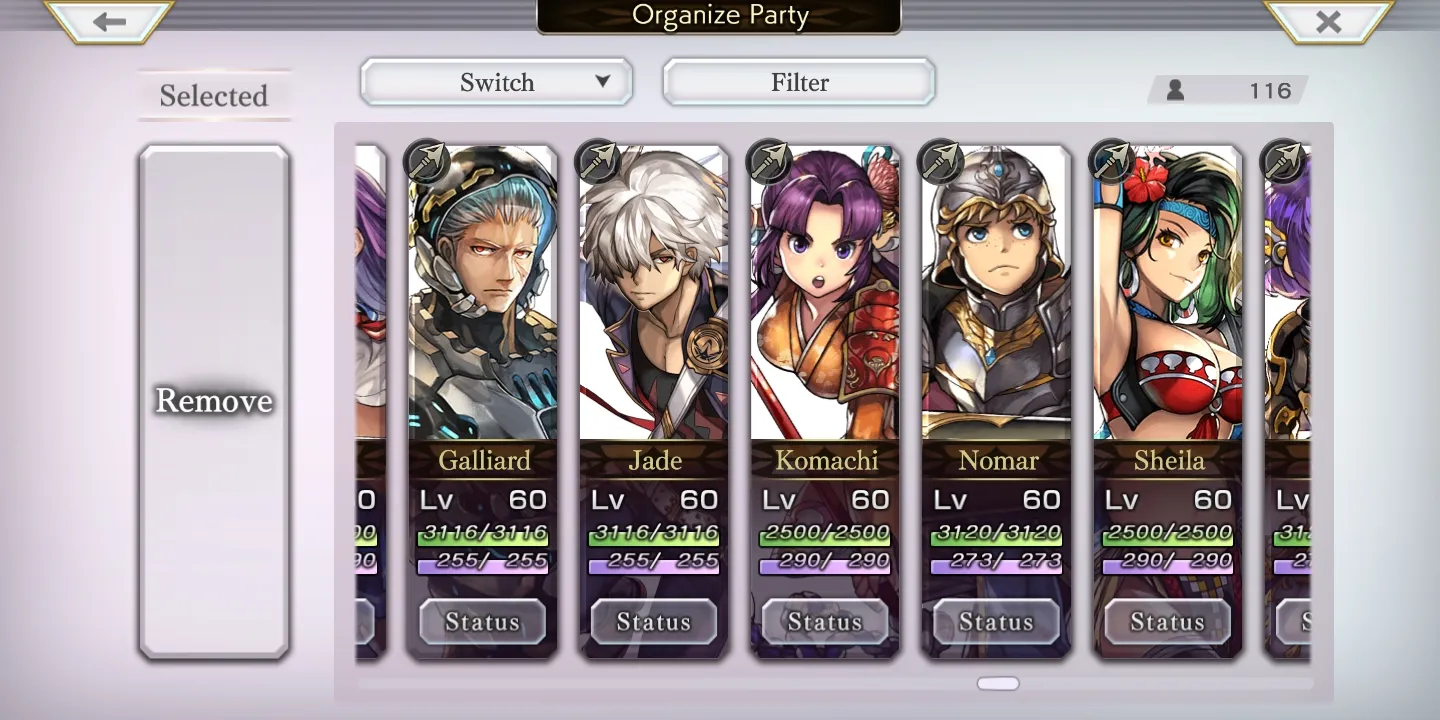Choose Jade's character card
Image resolution: width=1440 pixels, height=720 pixels.
coord(654,300)
